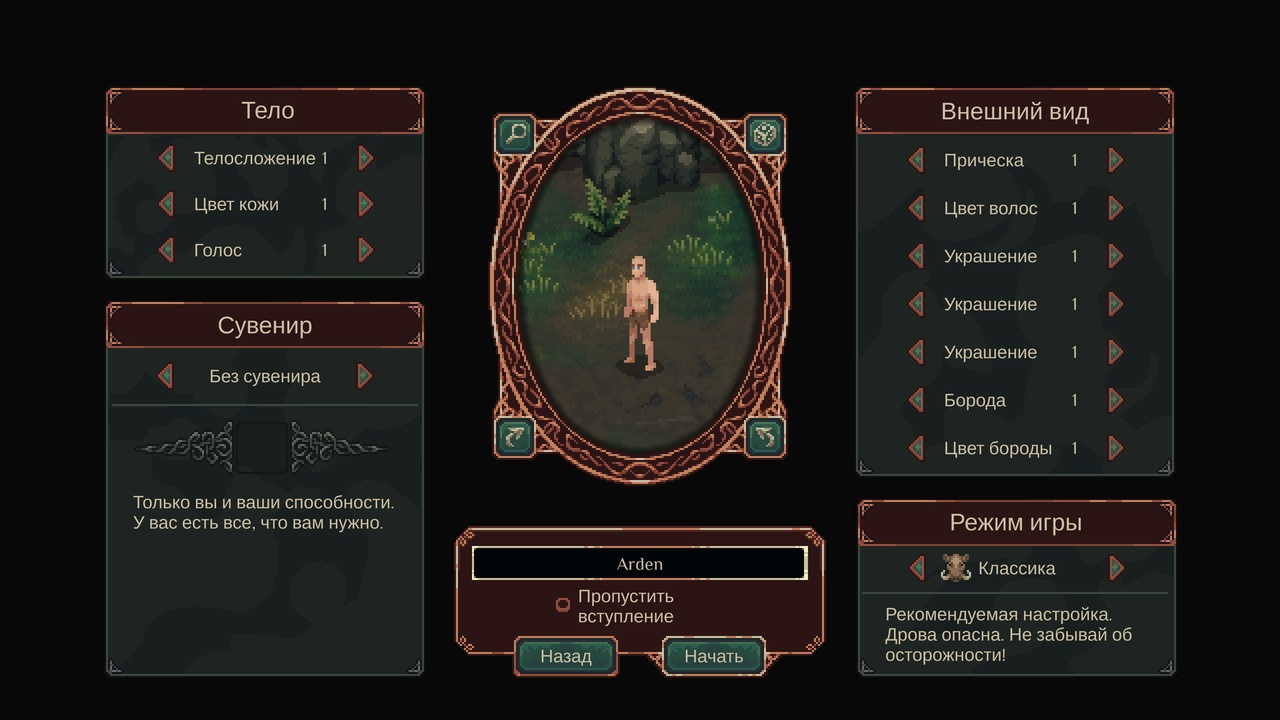Click the magnifying glass zoom icon
This screenshot has height=720, width=1280.
pos(516,134)
